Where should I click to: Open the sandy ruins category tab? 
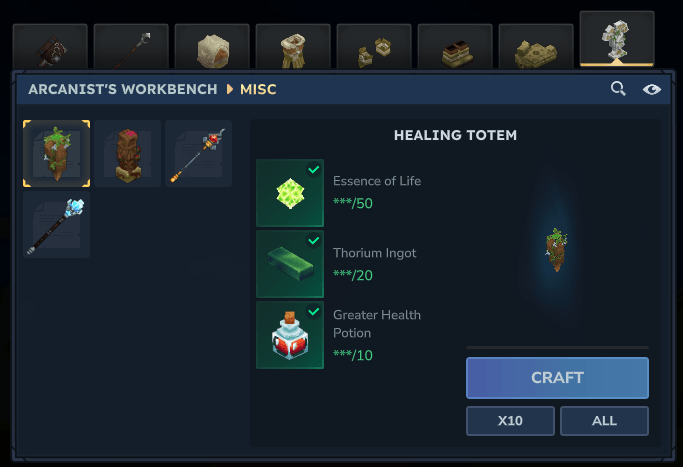536,47
